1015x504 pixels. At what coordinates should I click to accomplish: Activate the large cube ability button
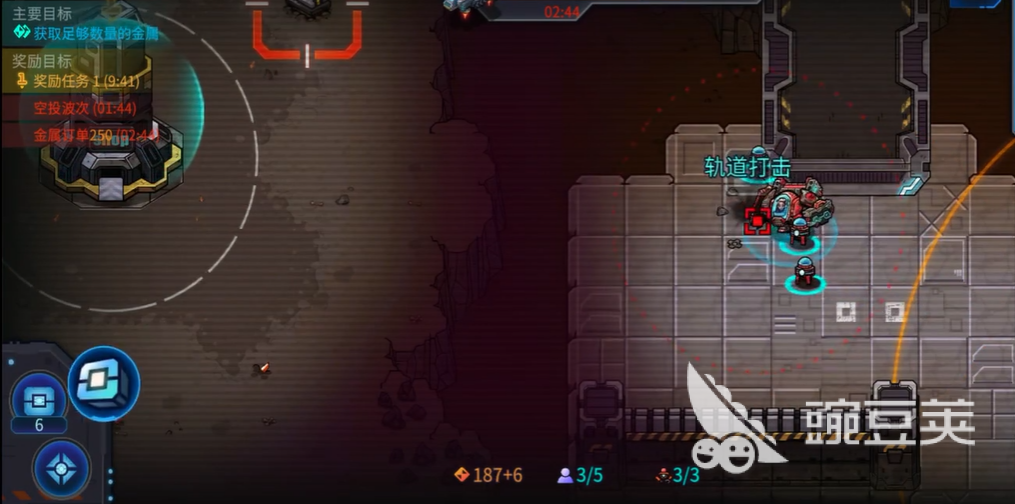(x=104, y=382)
